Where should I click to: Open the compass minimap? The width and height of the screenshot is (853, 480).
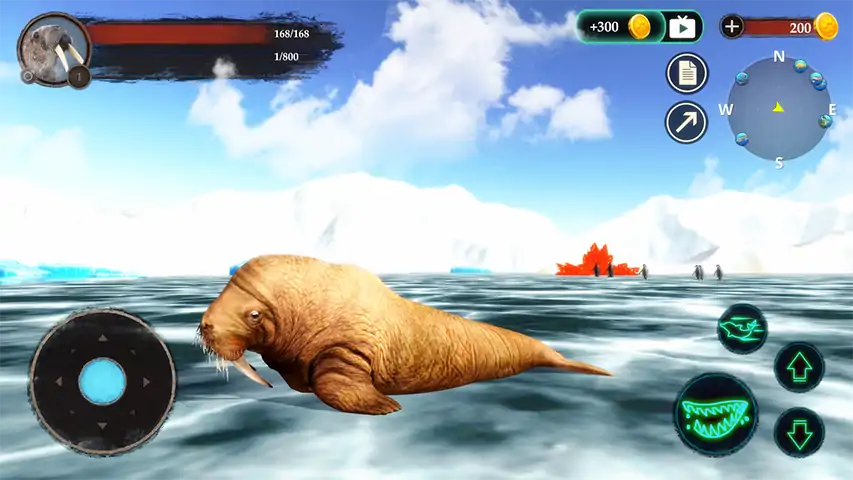point(778,108)
